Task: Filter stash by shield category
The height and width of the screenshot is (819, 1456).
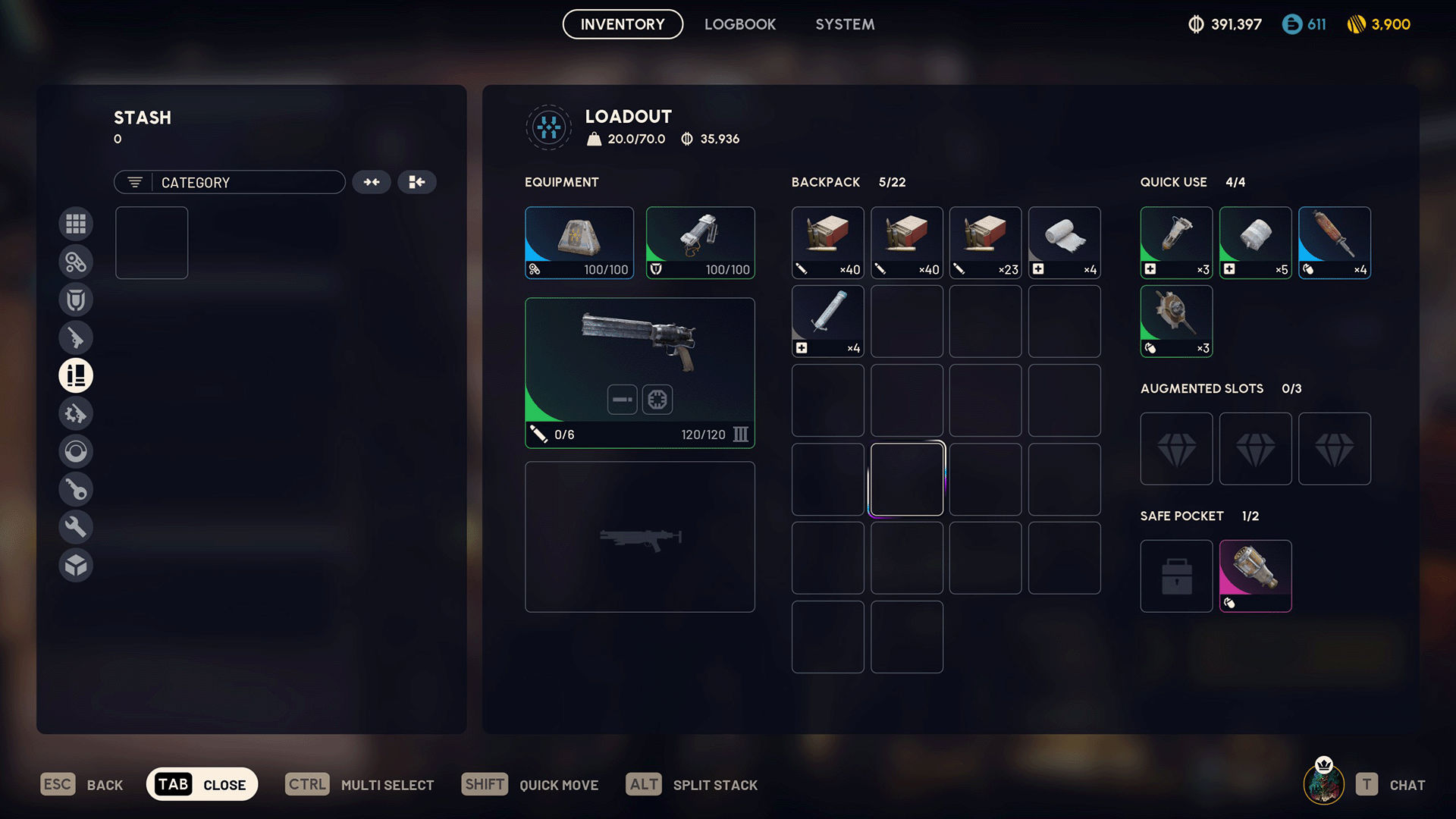Action: tap(76, 300)
